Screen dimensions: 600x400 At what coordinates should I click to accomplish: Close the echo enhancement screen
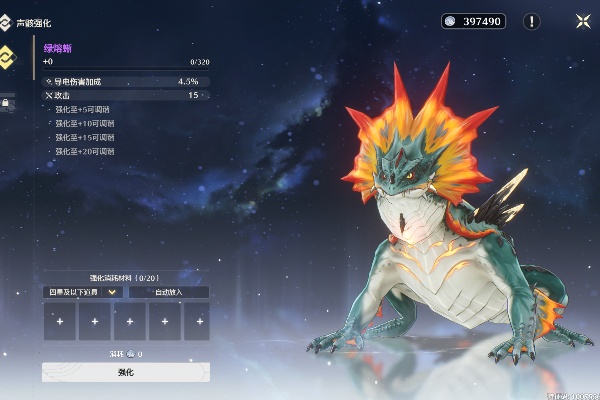click(x=582, y=21)
